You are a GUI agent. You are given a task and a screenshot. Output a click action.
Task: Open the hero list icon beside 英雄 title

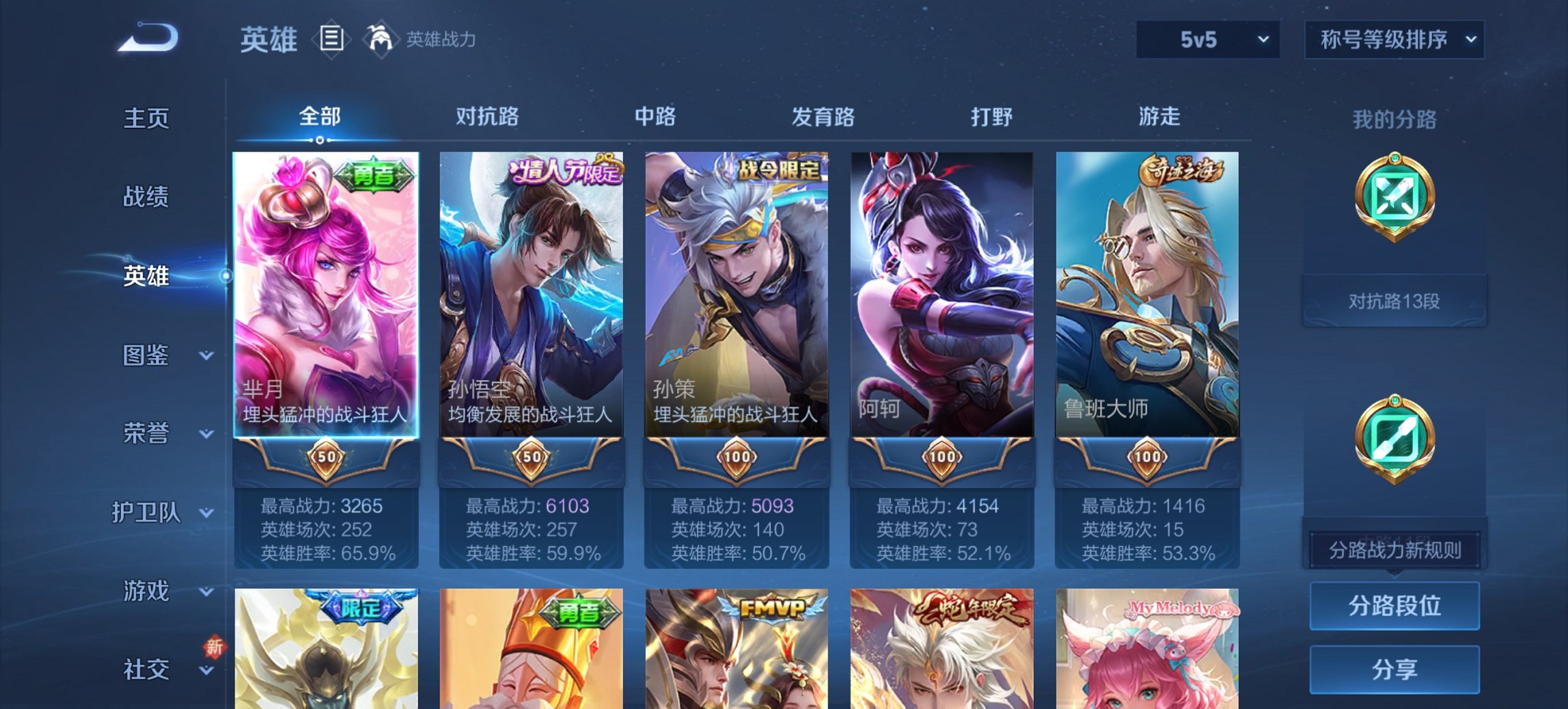331,40
